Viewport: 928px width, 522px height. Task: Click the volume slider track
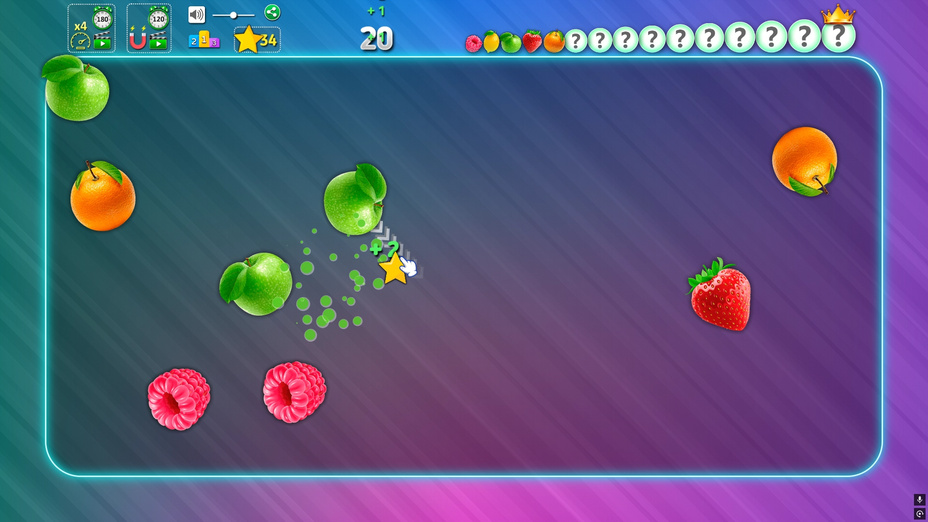coord(233,15)
